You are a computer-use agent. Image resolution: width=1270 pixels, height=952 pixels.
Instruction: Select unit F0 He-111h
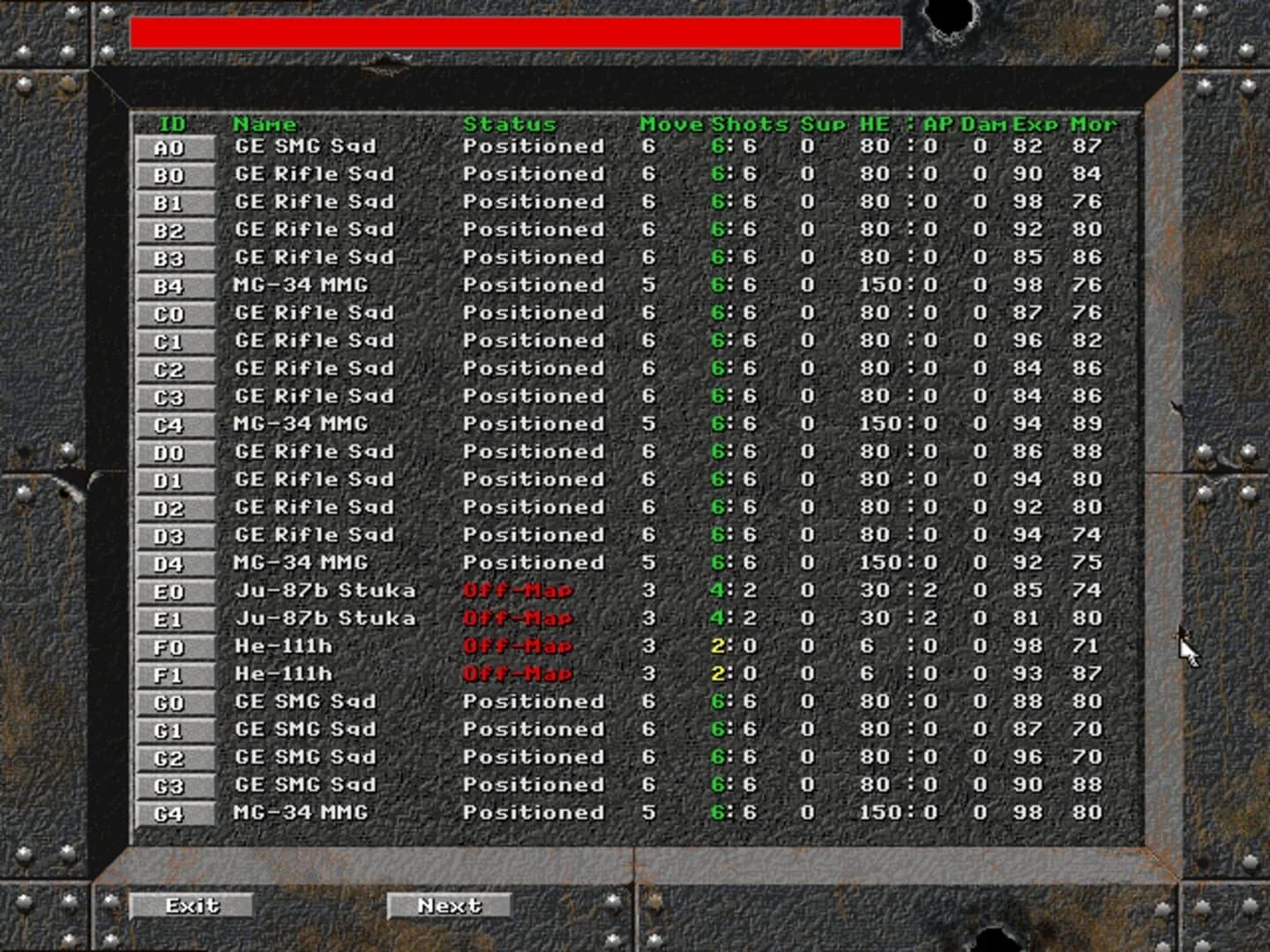pyautogui.click(x=174, y=646)
